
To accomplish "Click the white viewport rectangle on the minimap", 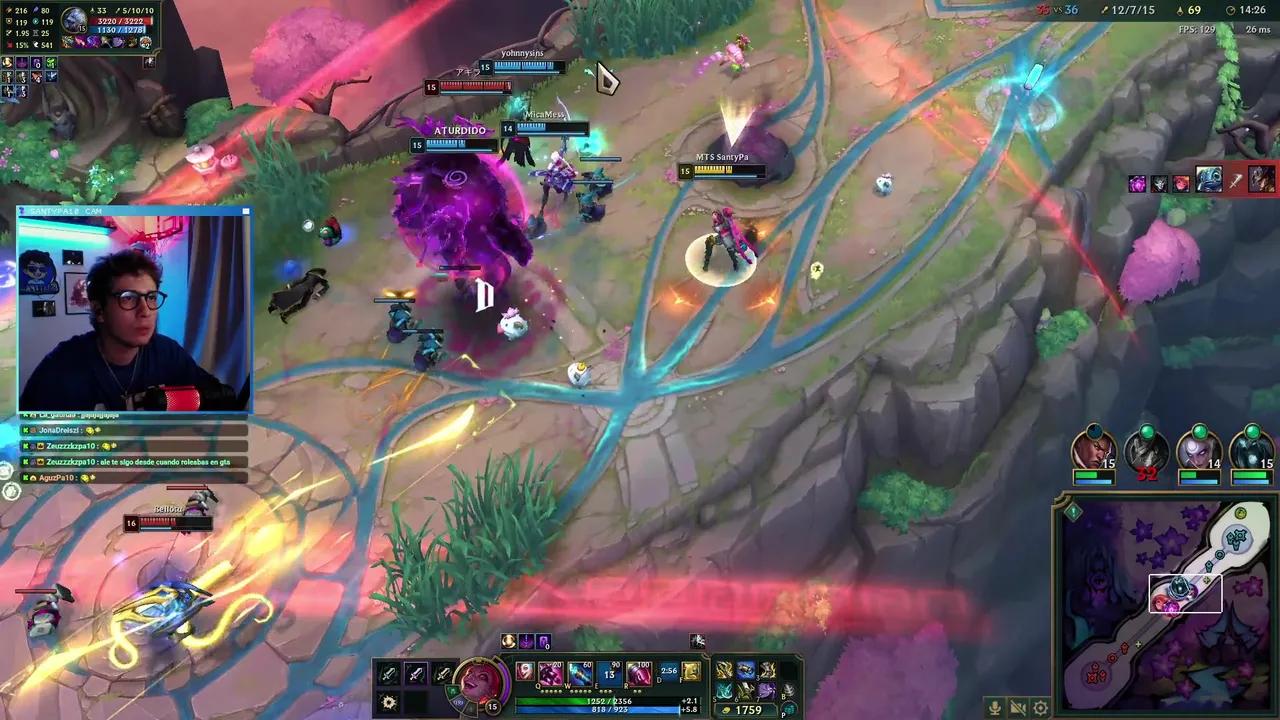I will point(1187,594).
